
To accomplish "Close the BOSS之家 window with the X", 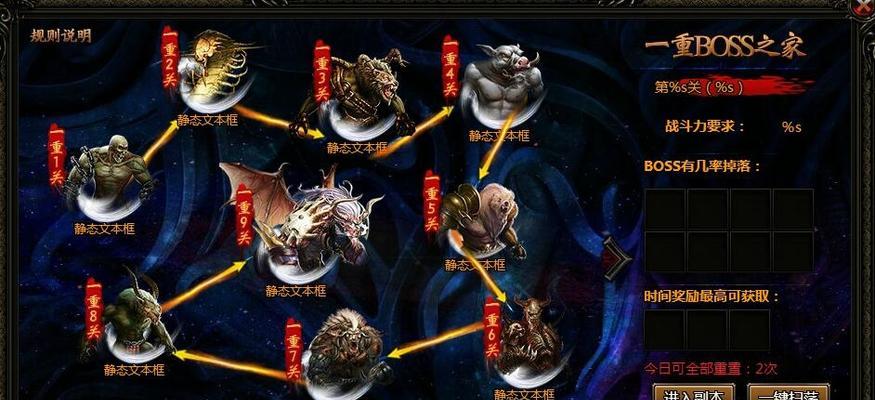I will pyautogui.click(x=863, y=8).
